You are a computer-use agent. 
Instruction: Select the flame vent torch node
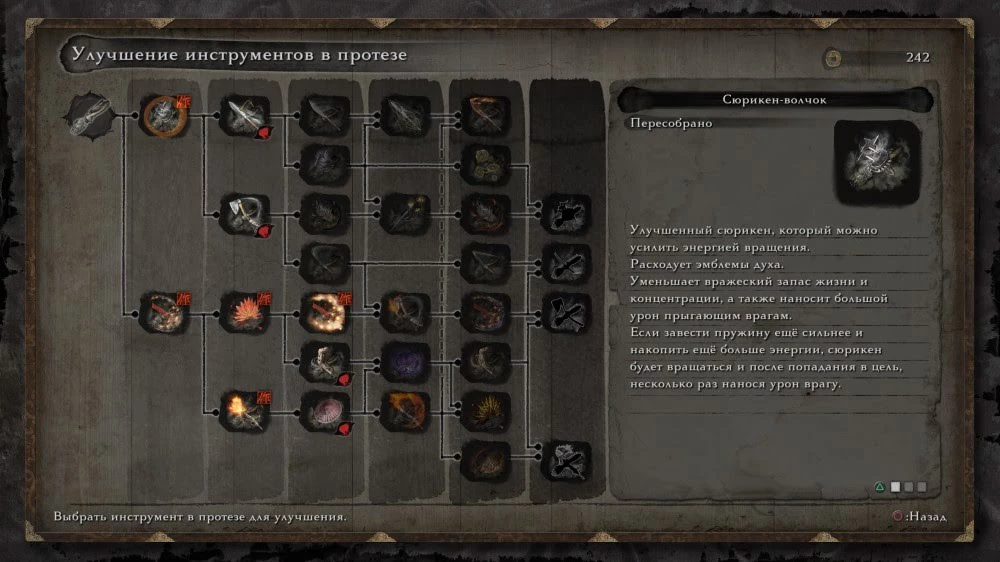click(x=245, y=410)
